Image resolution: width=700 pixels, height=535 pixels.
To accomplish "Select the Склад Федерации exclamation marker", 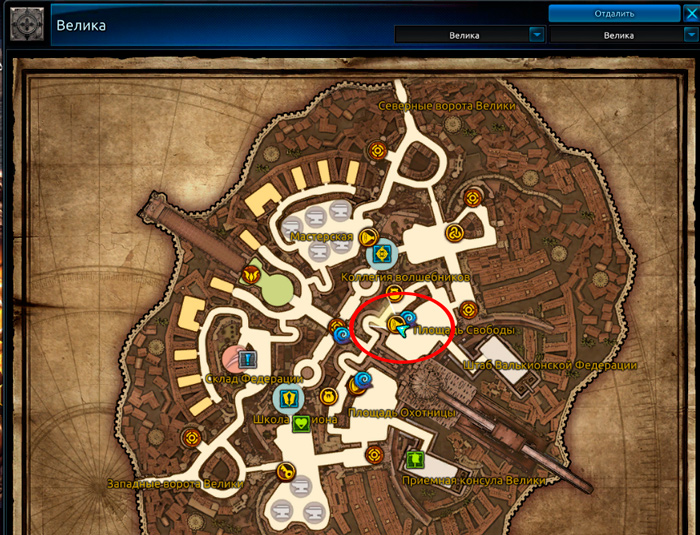I will 247,358.
